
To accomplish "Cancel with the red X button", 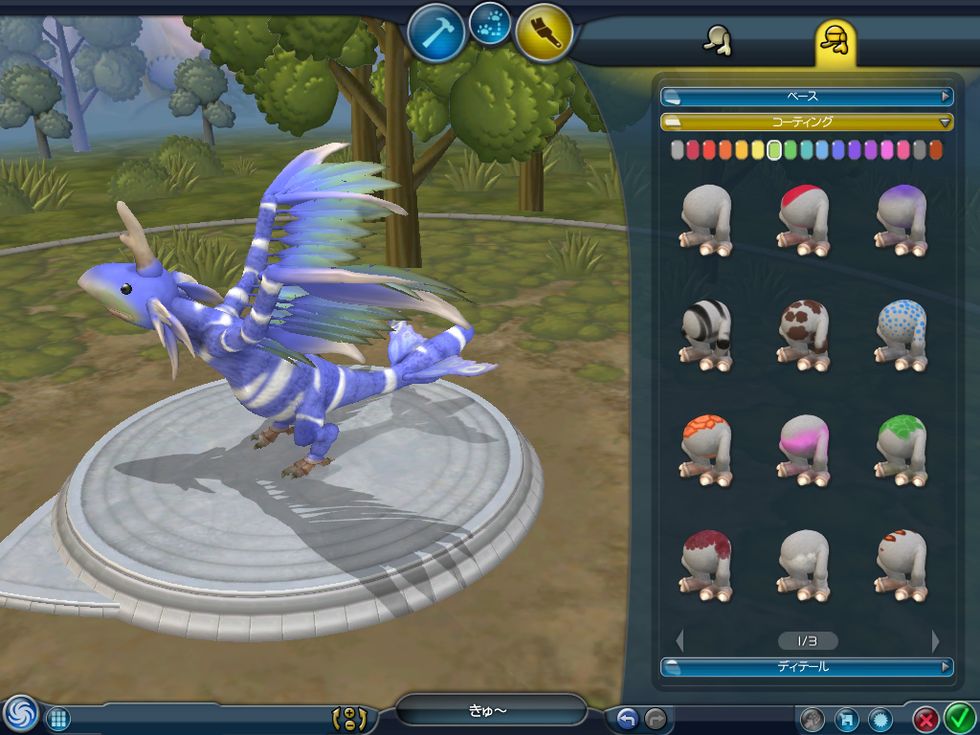I will (927, 718).
